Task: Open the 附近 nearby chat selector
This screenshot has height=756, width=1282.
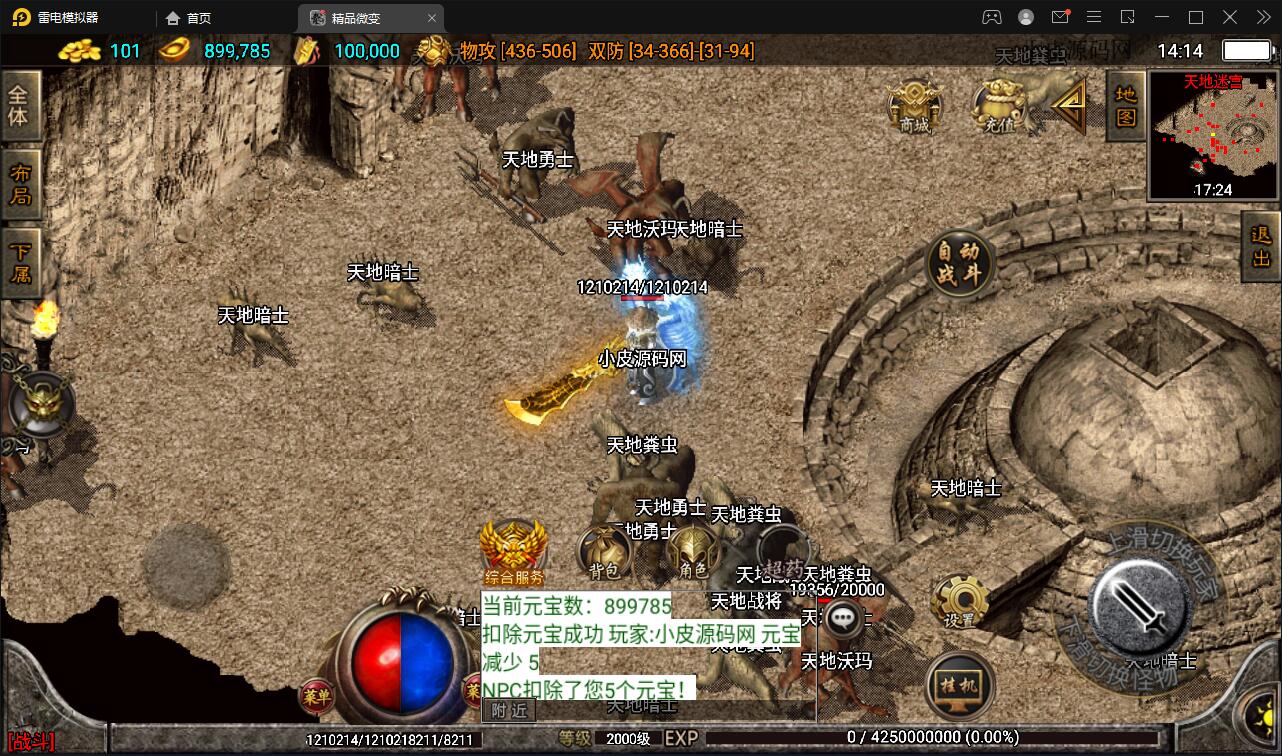Action: coord(508,708)
